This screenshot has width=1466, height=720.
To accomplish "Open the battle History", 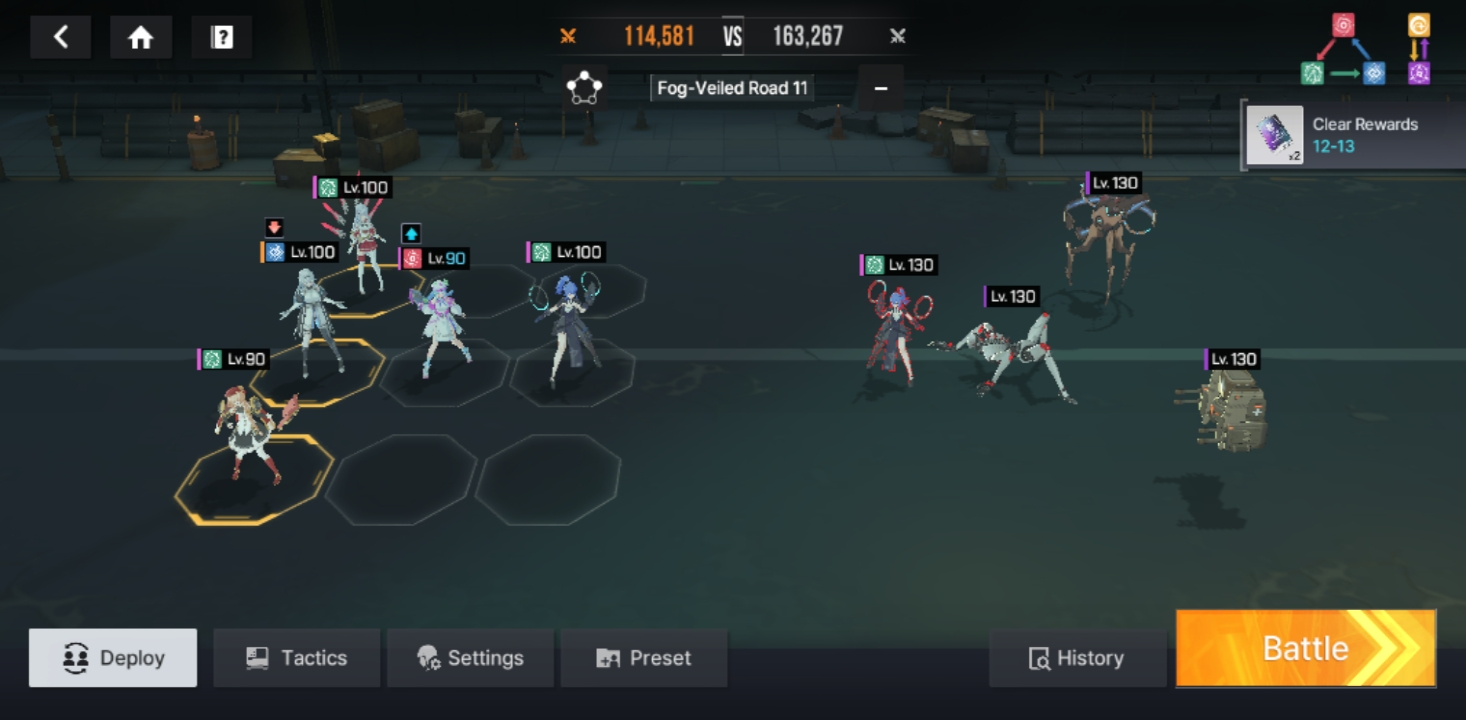I will pos(1077,658).
